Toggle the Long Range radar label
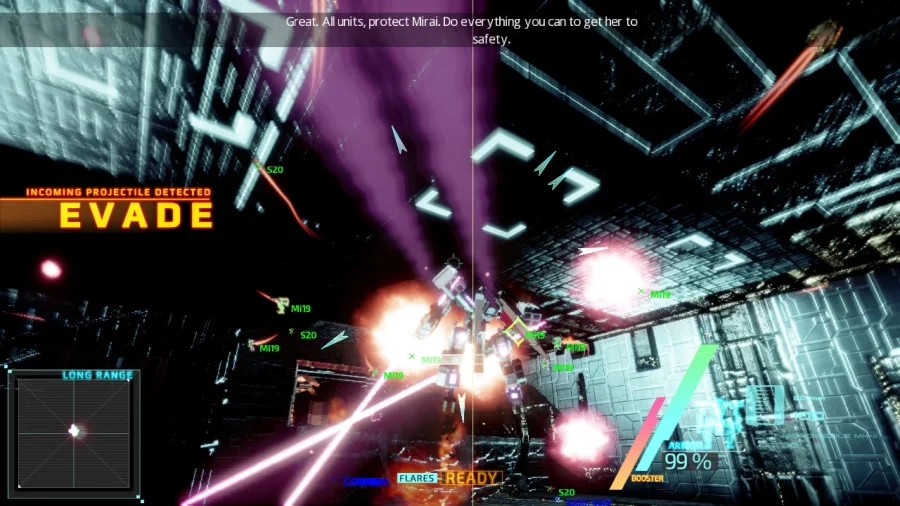The image size is (900, 506). tap(97, 375)
